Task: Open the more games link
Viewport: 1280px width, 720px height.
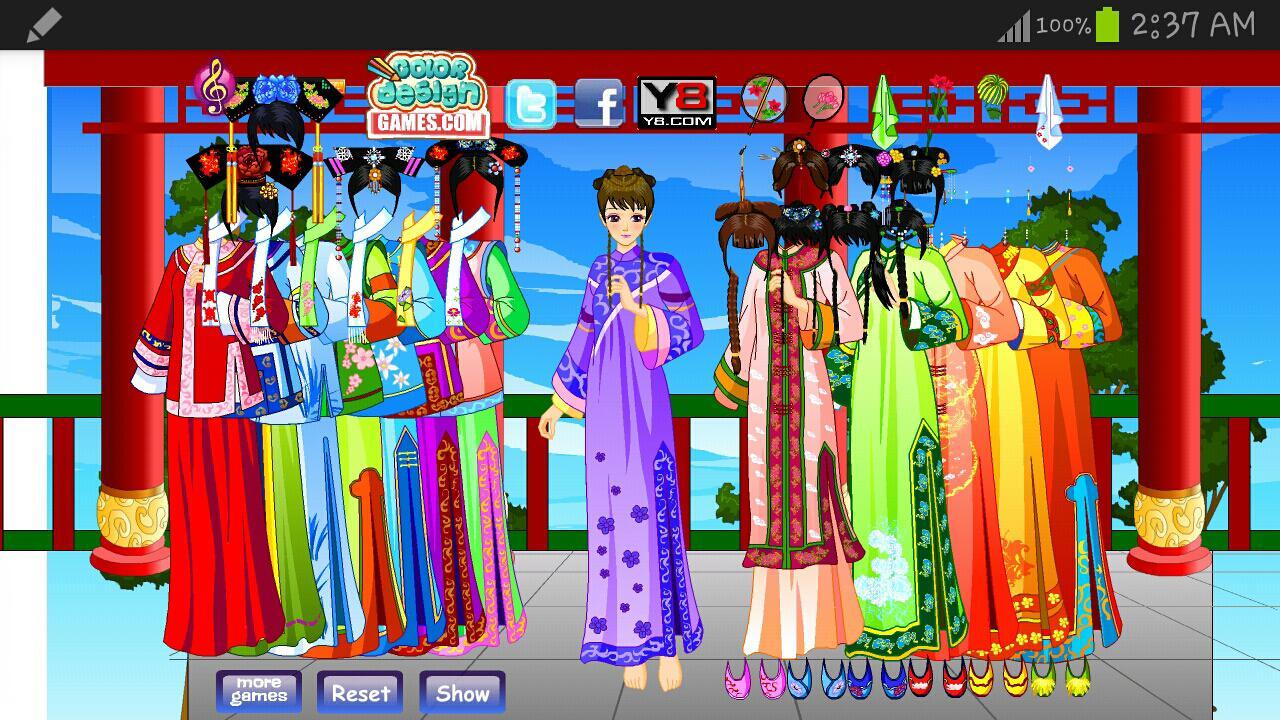Action: [258, 690]
